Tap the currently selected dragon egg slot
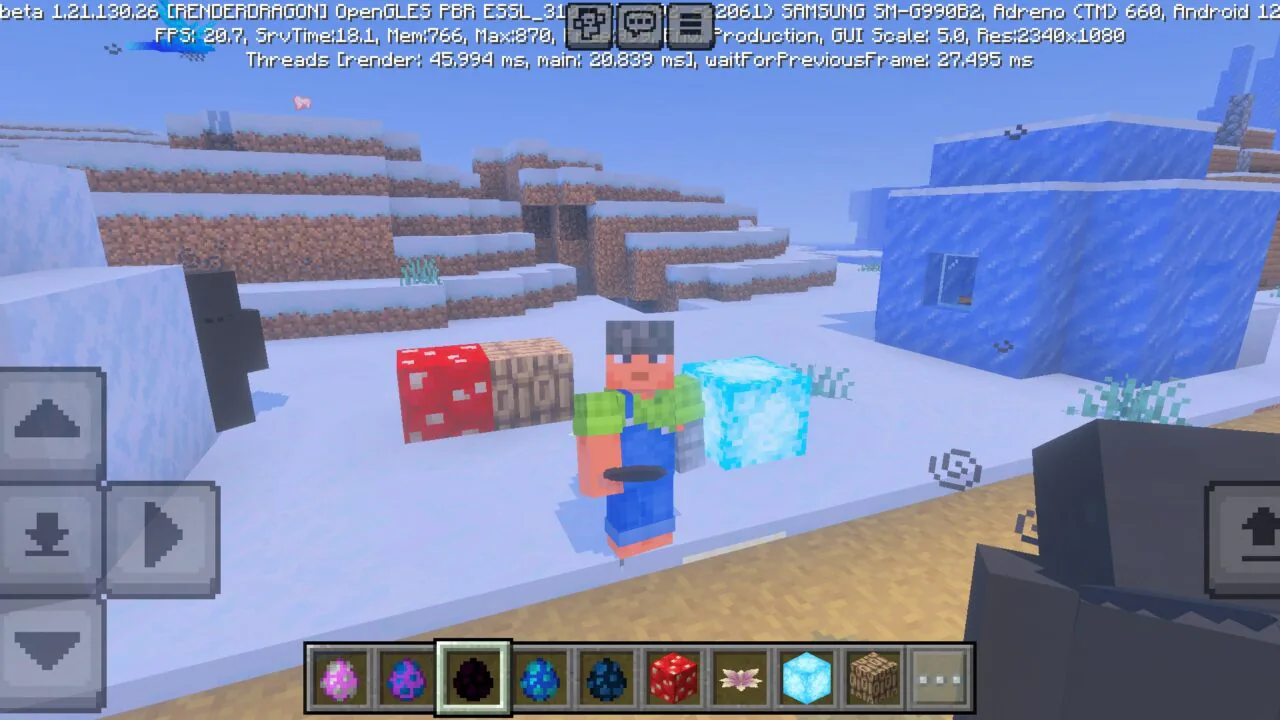 [x=473, y=680]
